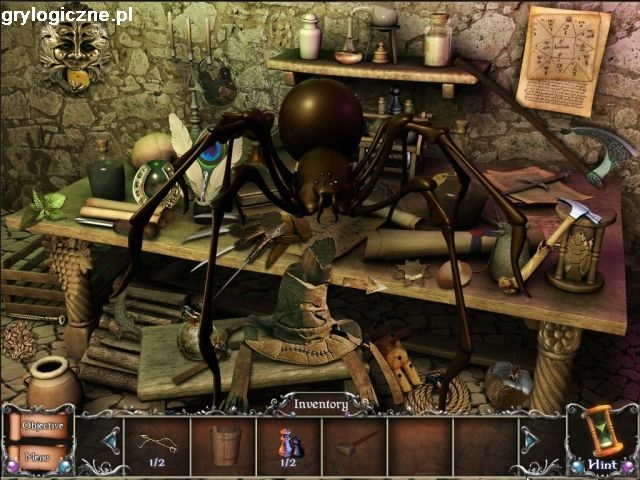The width and height of the screenshot is (640, 480).
Task: Select the mallet item in inventory
Action: click(353, 442)
